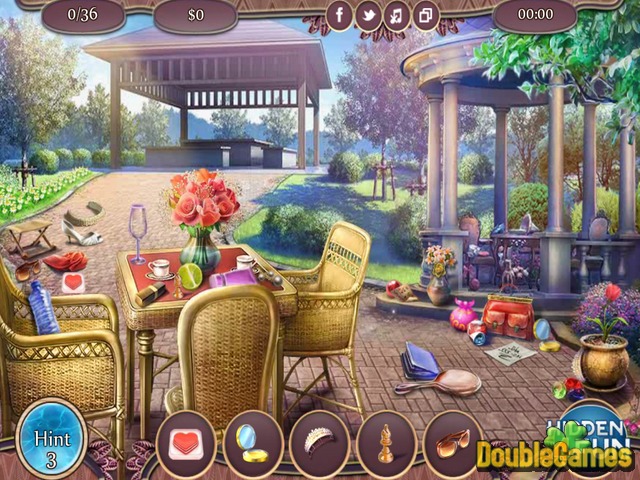Open the Twitter share icon
The width and height of the screenshot is (640, 480).
tap(368, 15)
